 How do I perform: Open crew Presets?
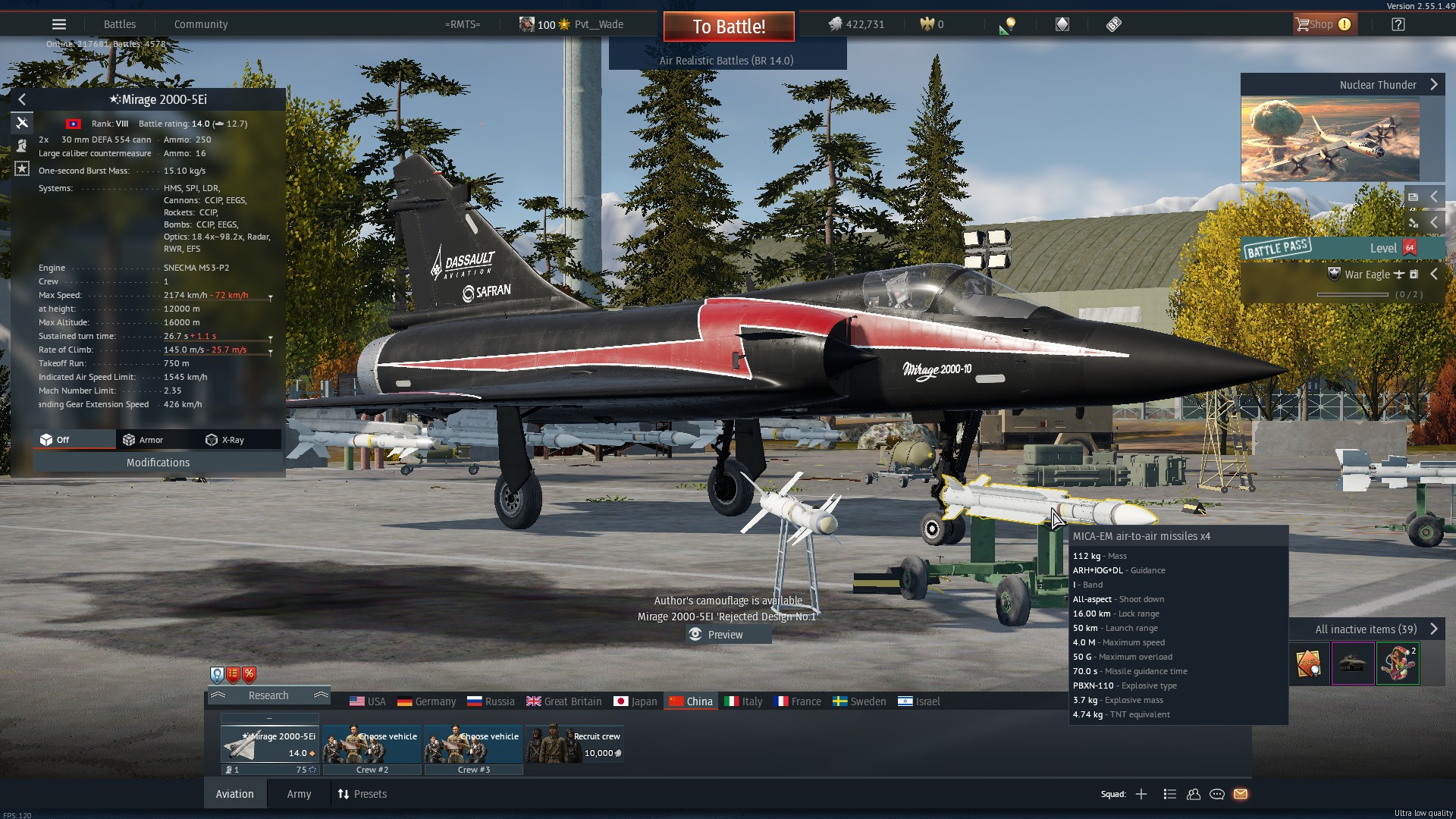click(x=362, y=794)
